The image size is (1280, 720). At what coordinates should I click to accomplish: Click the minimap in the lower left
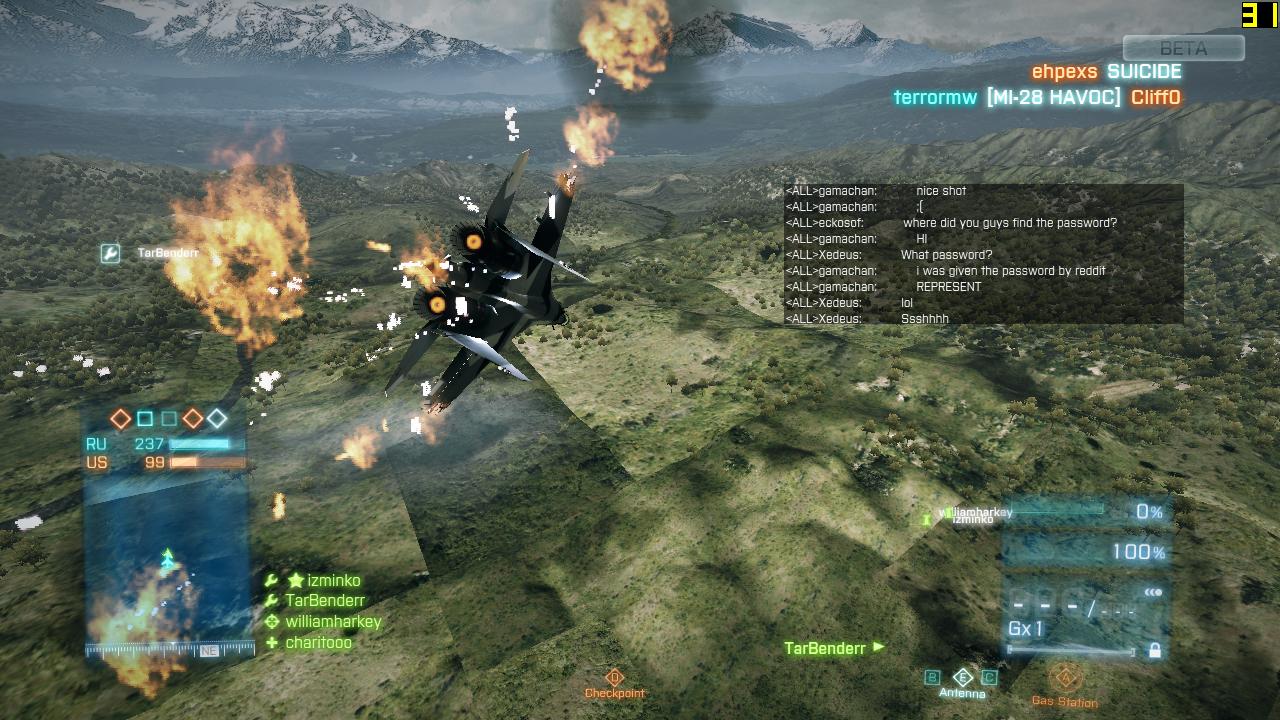(166, 560)
